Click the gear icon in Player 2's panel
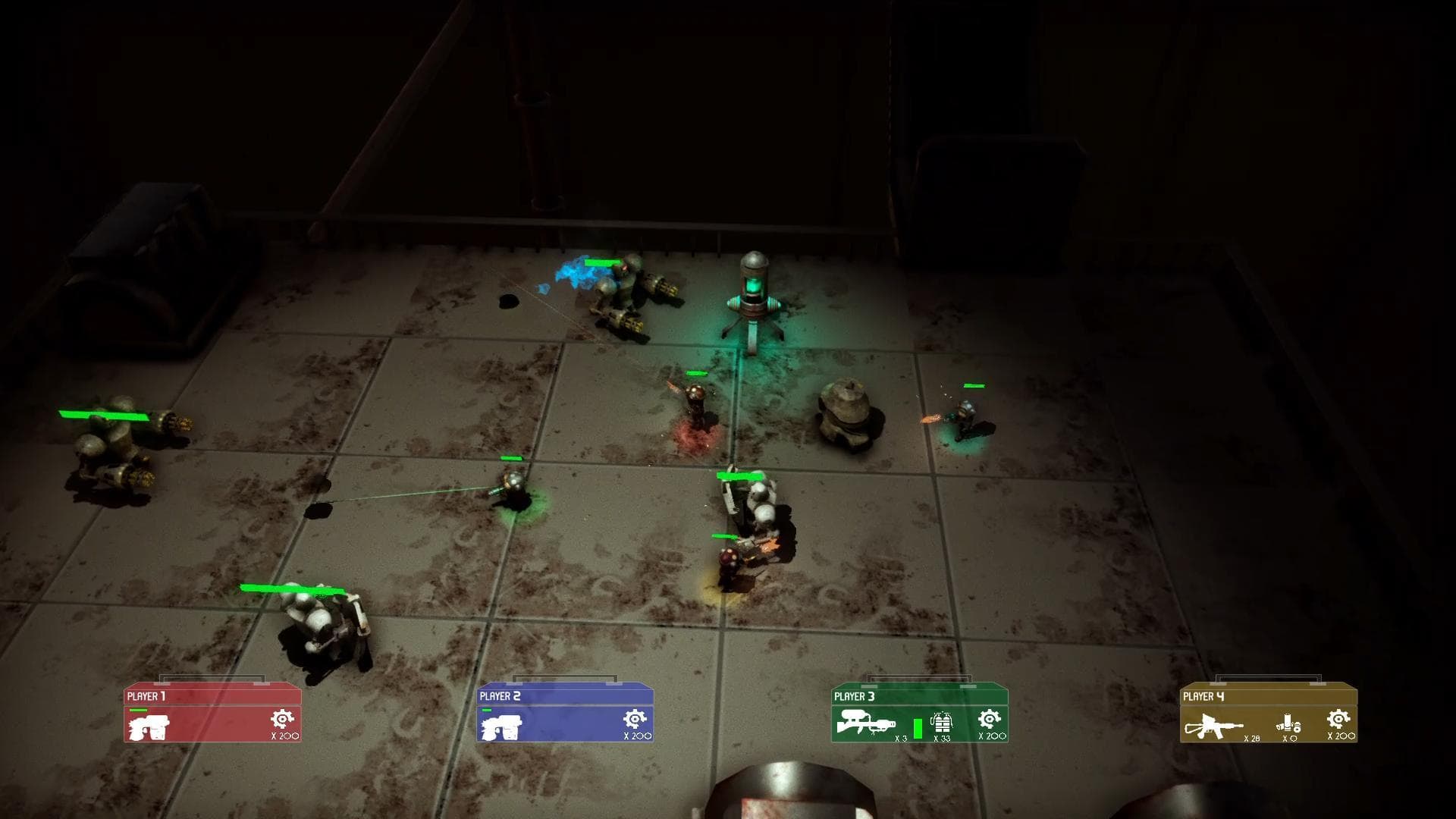 [x=635, y=719]
